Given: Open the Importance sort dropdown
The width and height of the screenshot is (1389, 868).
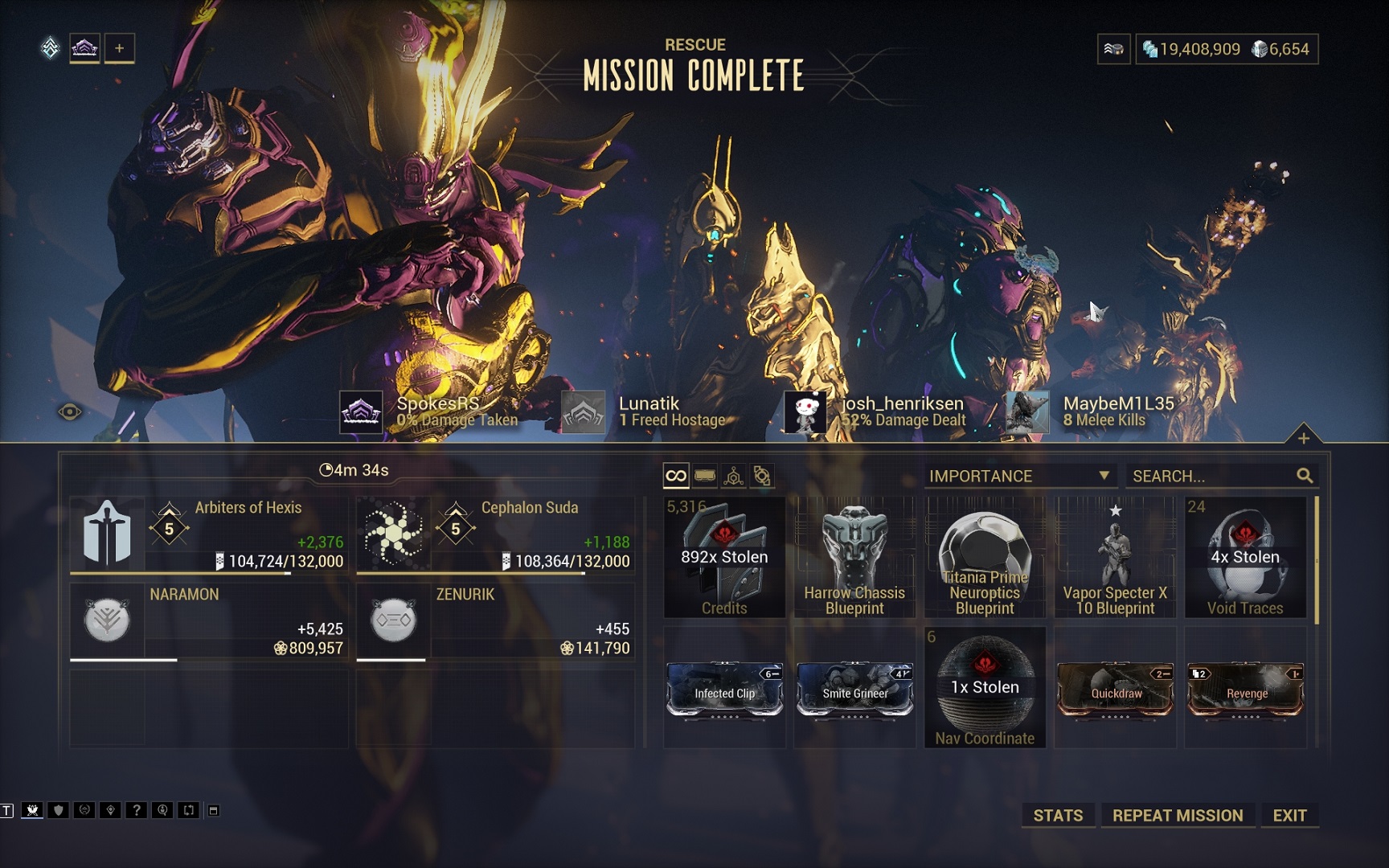Looking at the screenshot, I should tap(1019, 476).
